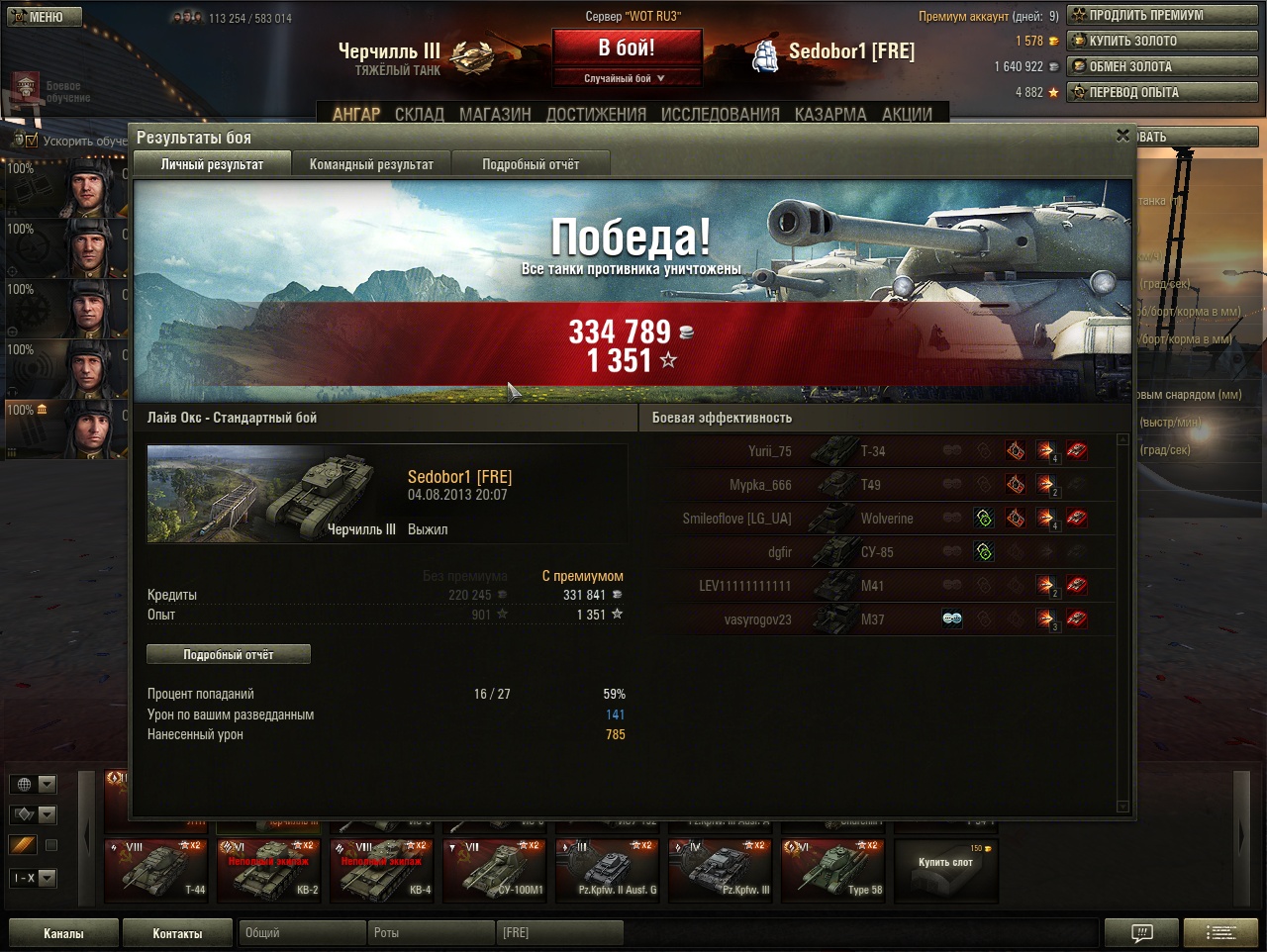Open ОБМЕН ЗОЛОТА exchange
Viewport: 1267px width, 952px height.
[x=1162, y=66]
